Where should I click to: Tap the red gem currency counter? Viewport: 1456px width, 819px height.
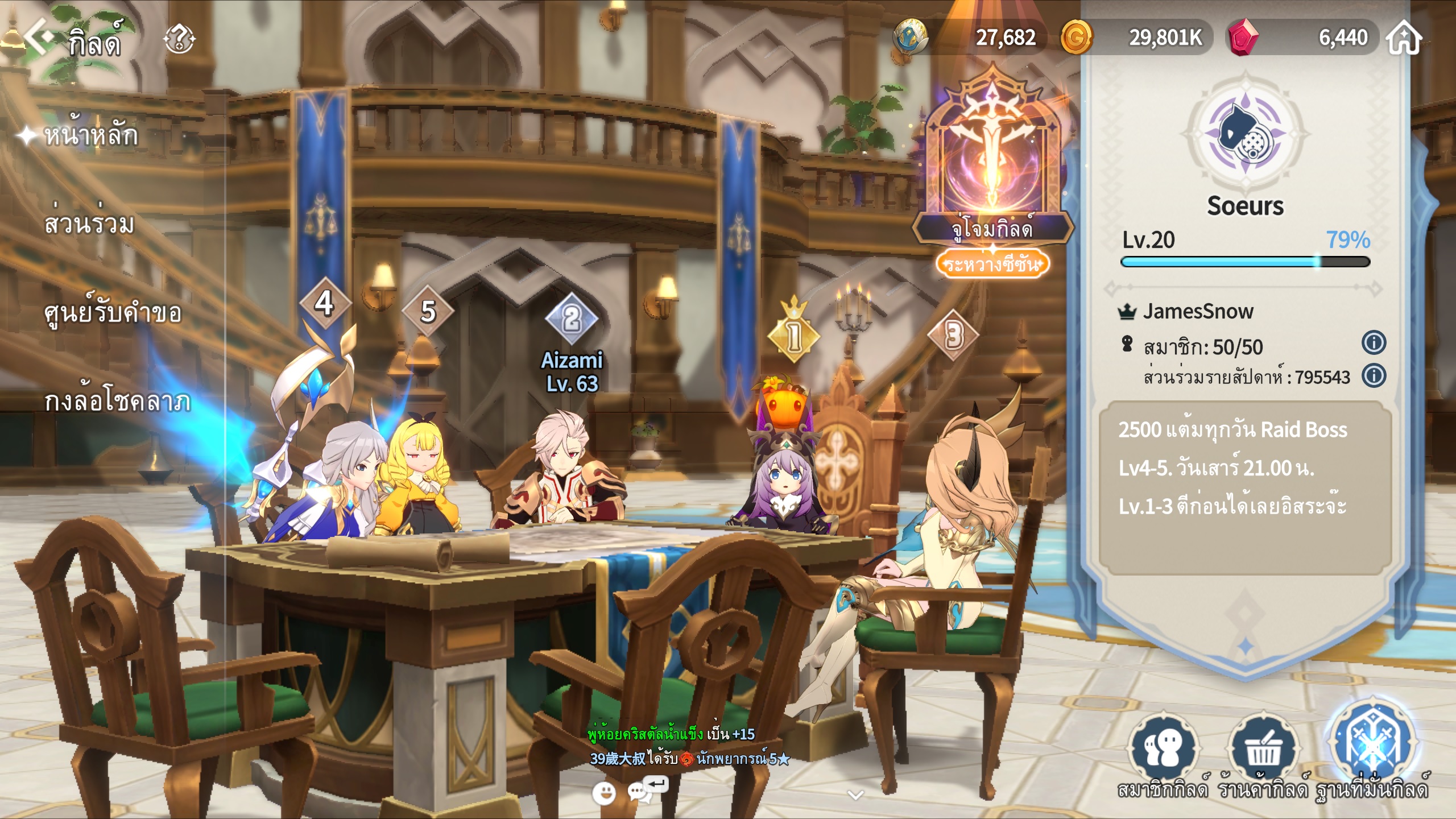[x=1302, y=38]
